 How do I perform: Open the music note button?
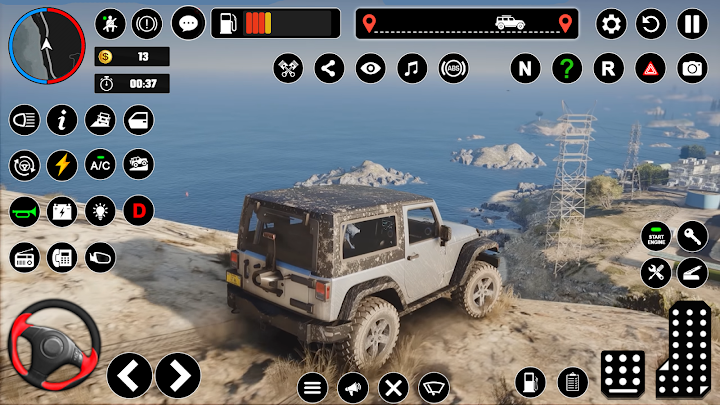click(x=412, y=68)
